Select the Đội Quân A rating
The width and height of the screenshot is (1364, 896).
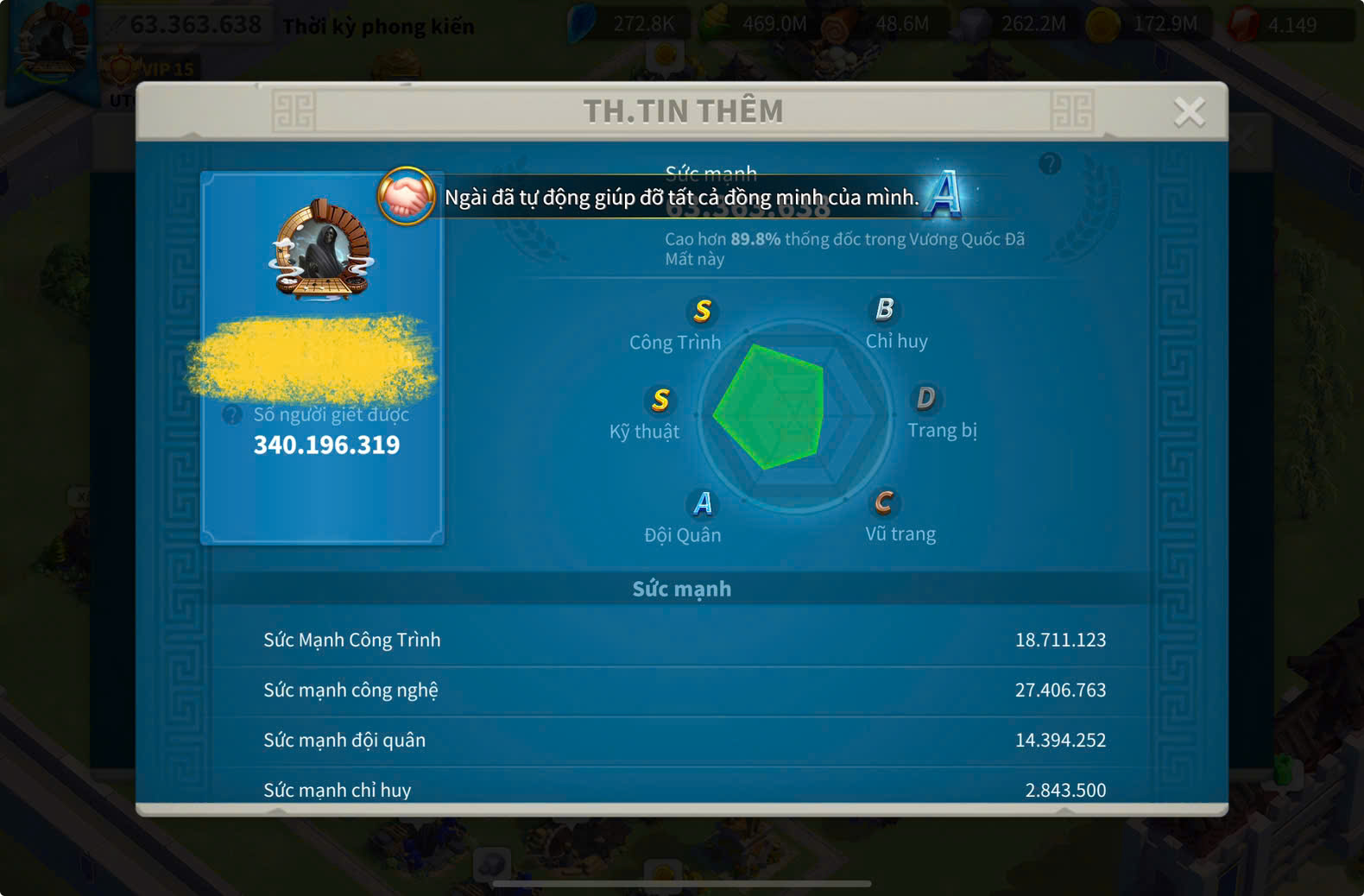703,503
